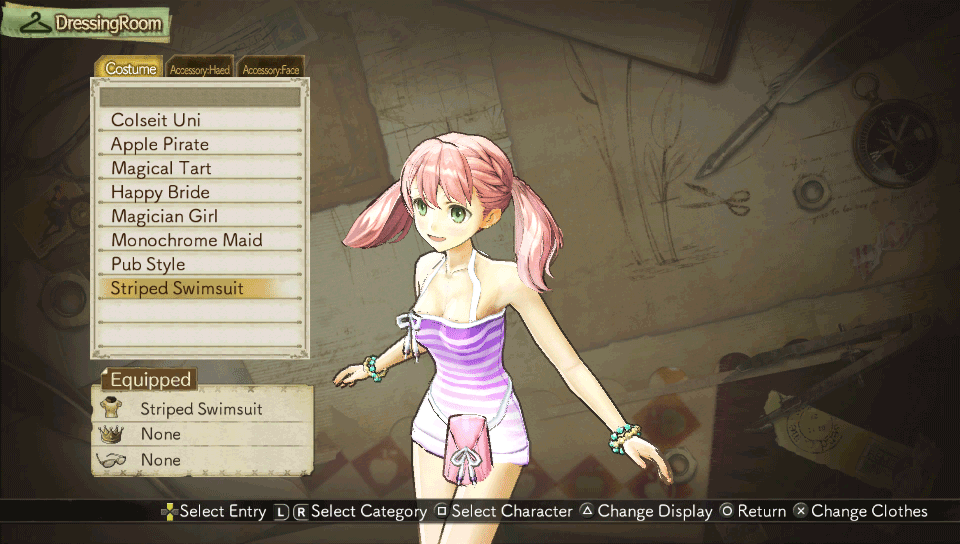Select the Colseit Uni costume
The width and height of the screenshot is (960, 544).
coord(200,120)
